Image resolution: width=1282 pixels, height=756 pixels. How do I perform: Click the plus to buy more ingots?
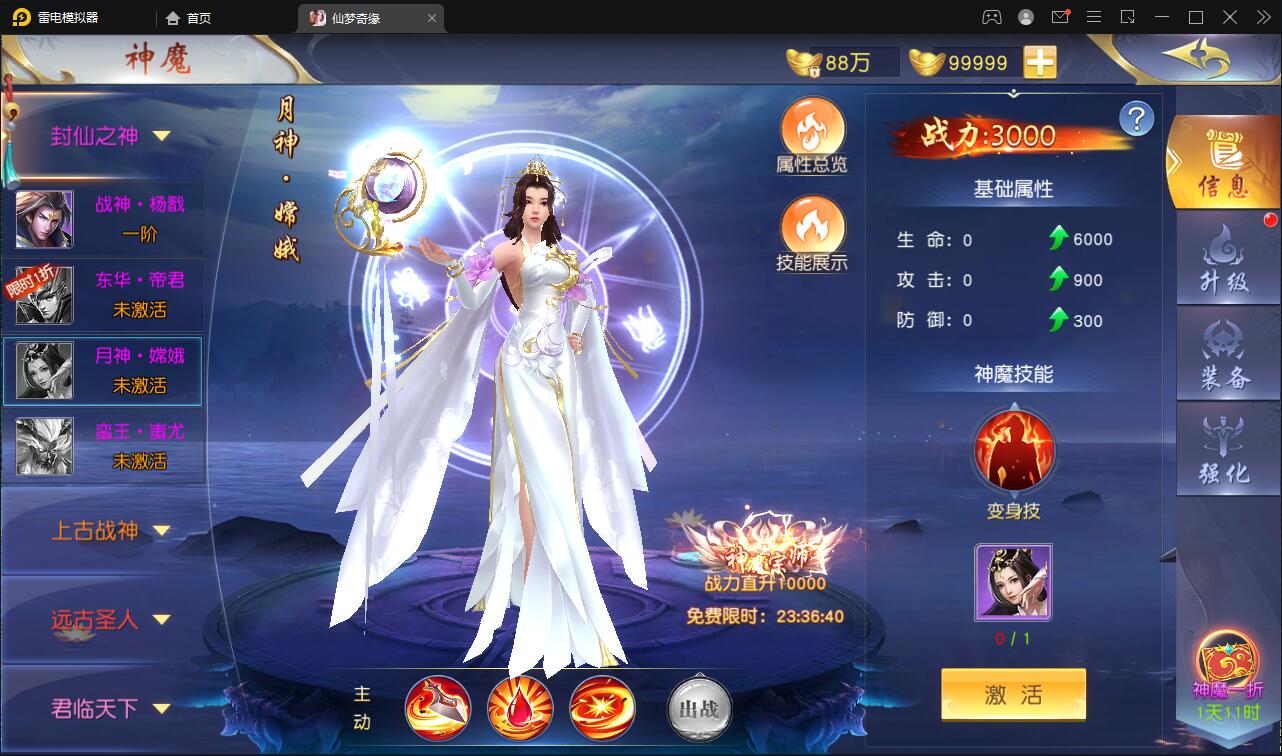click(x=1041, y=62)
